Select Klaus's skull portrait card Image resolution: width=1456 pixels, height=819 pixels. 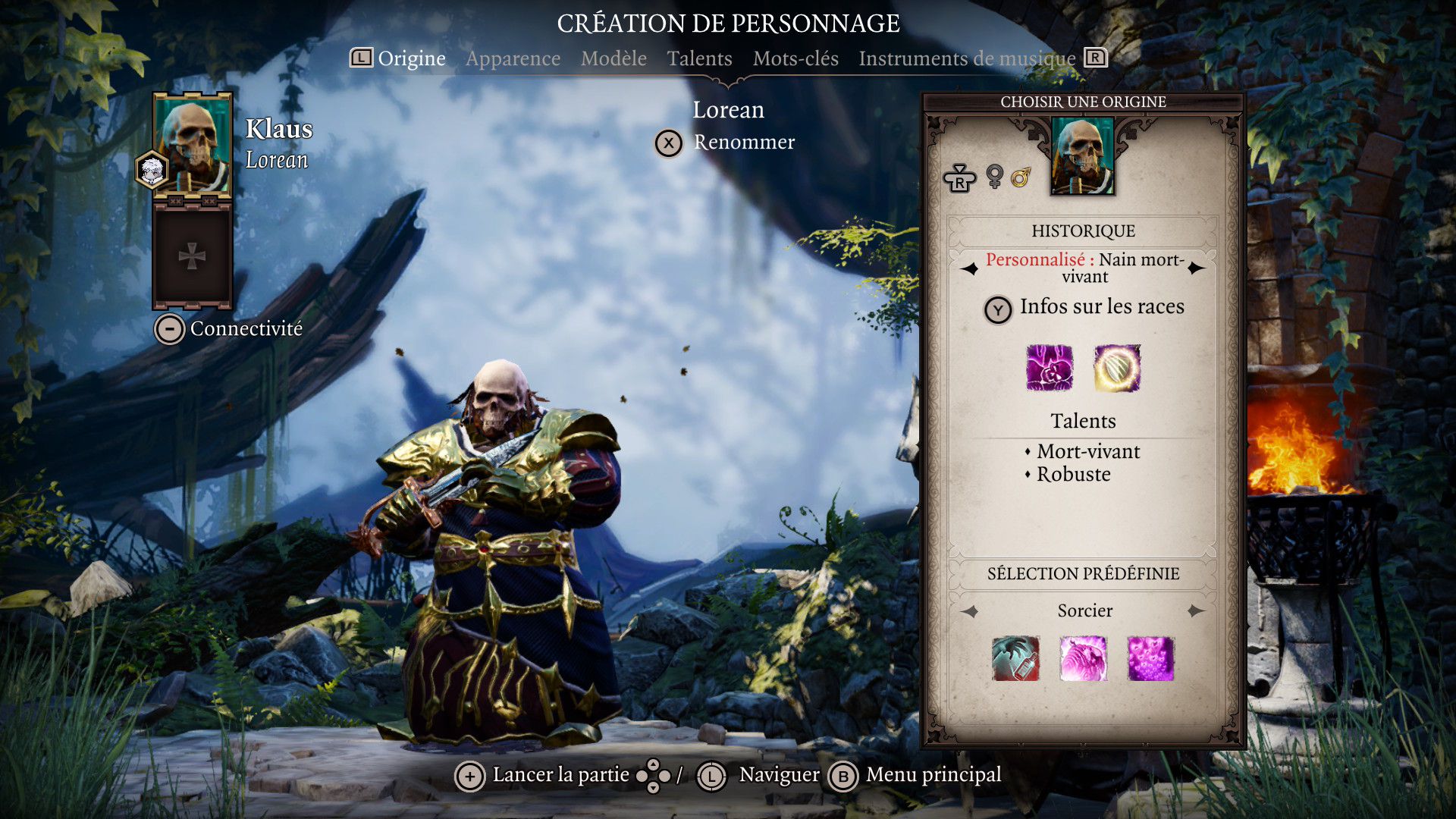pyautogui.click(x=193, y=144)
